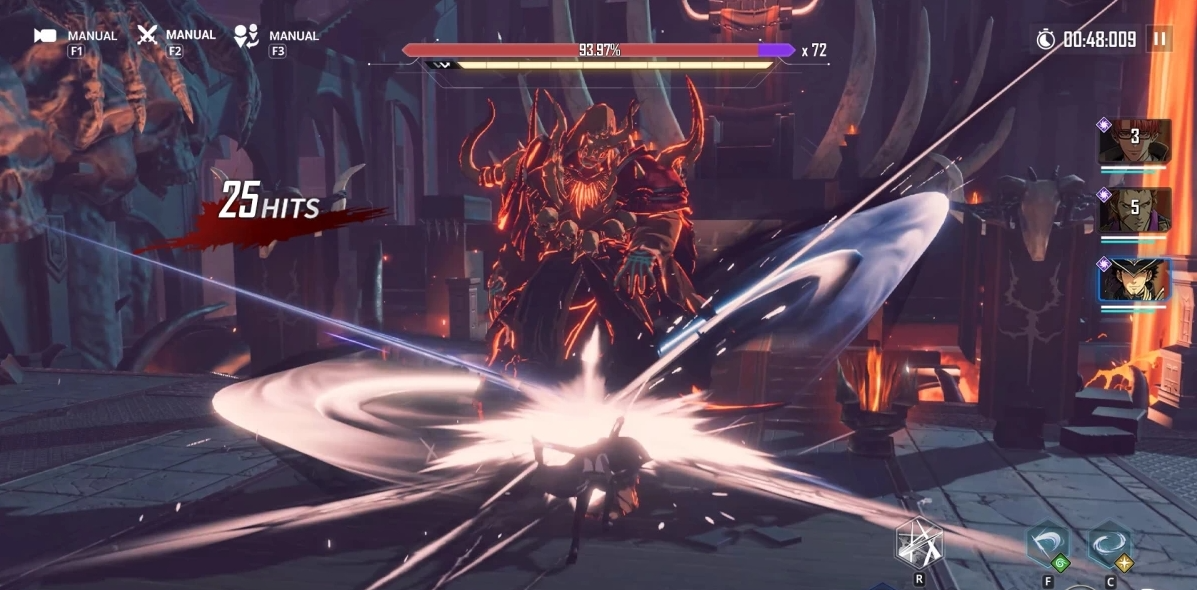This screenshot has height=590, width=1197.
Task: Pause the battle
Action: coord(1159,39)
